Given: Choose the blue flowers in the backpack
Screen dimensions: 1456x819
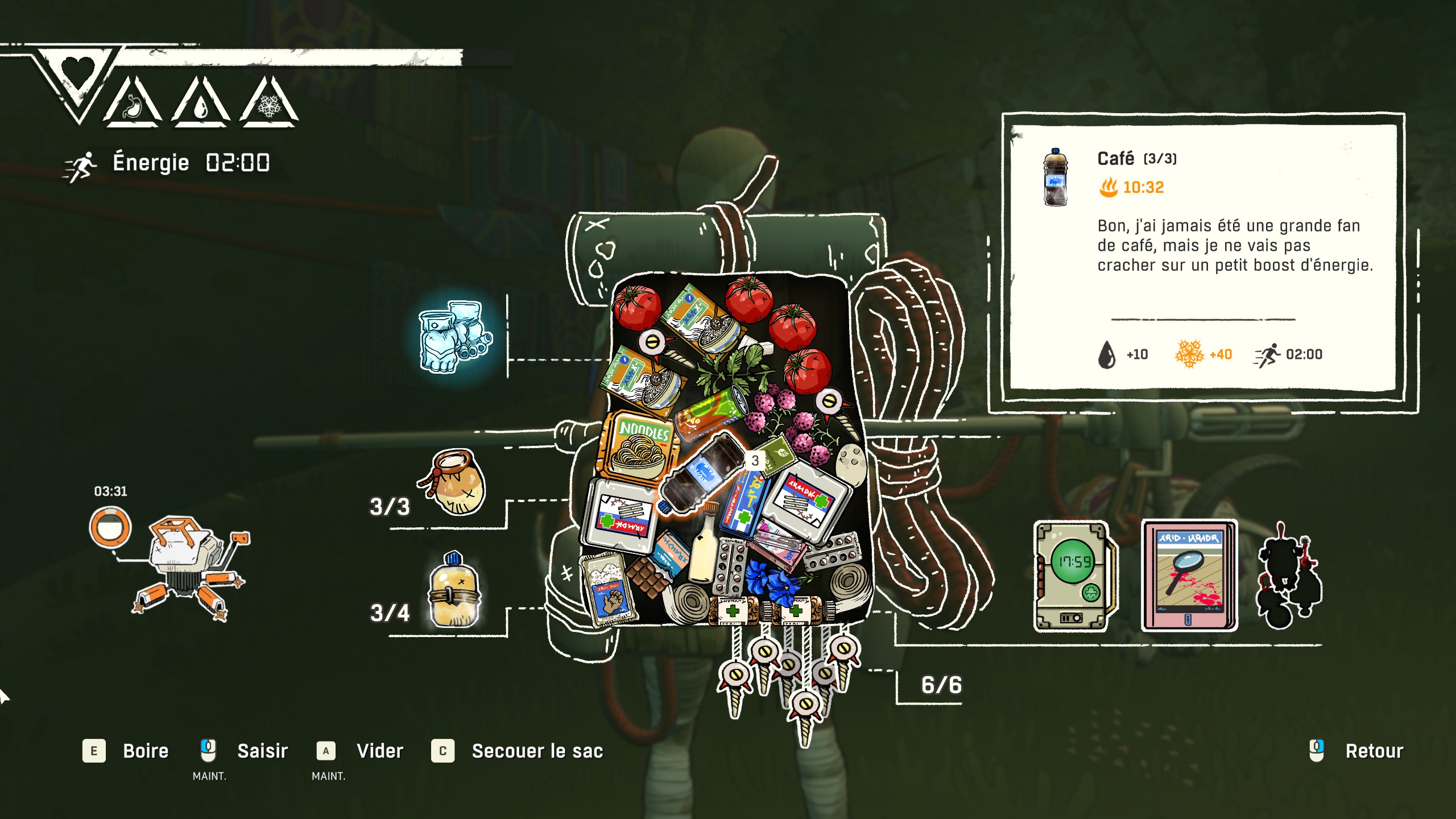Looking at the screenshot, I should [772, 578].
